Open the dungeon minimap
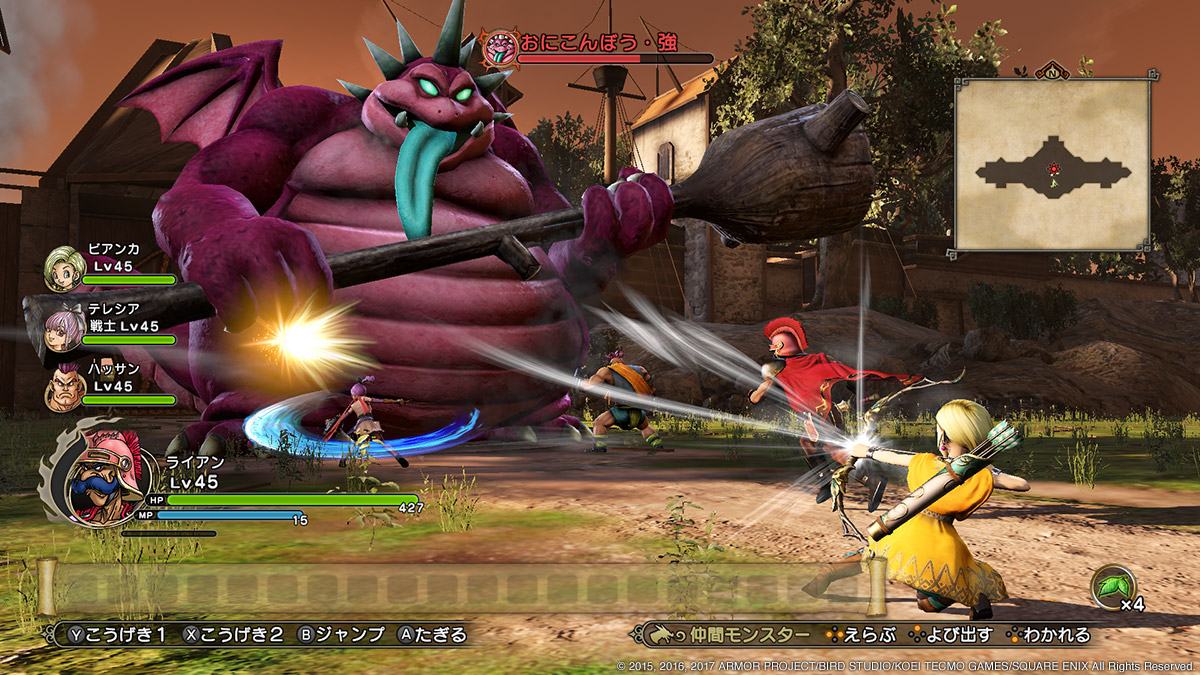The width and height of the screenshot is (1200, 675). click(1051, 164)
